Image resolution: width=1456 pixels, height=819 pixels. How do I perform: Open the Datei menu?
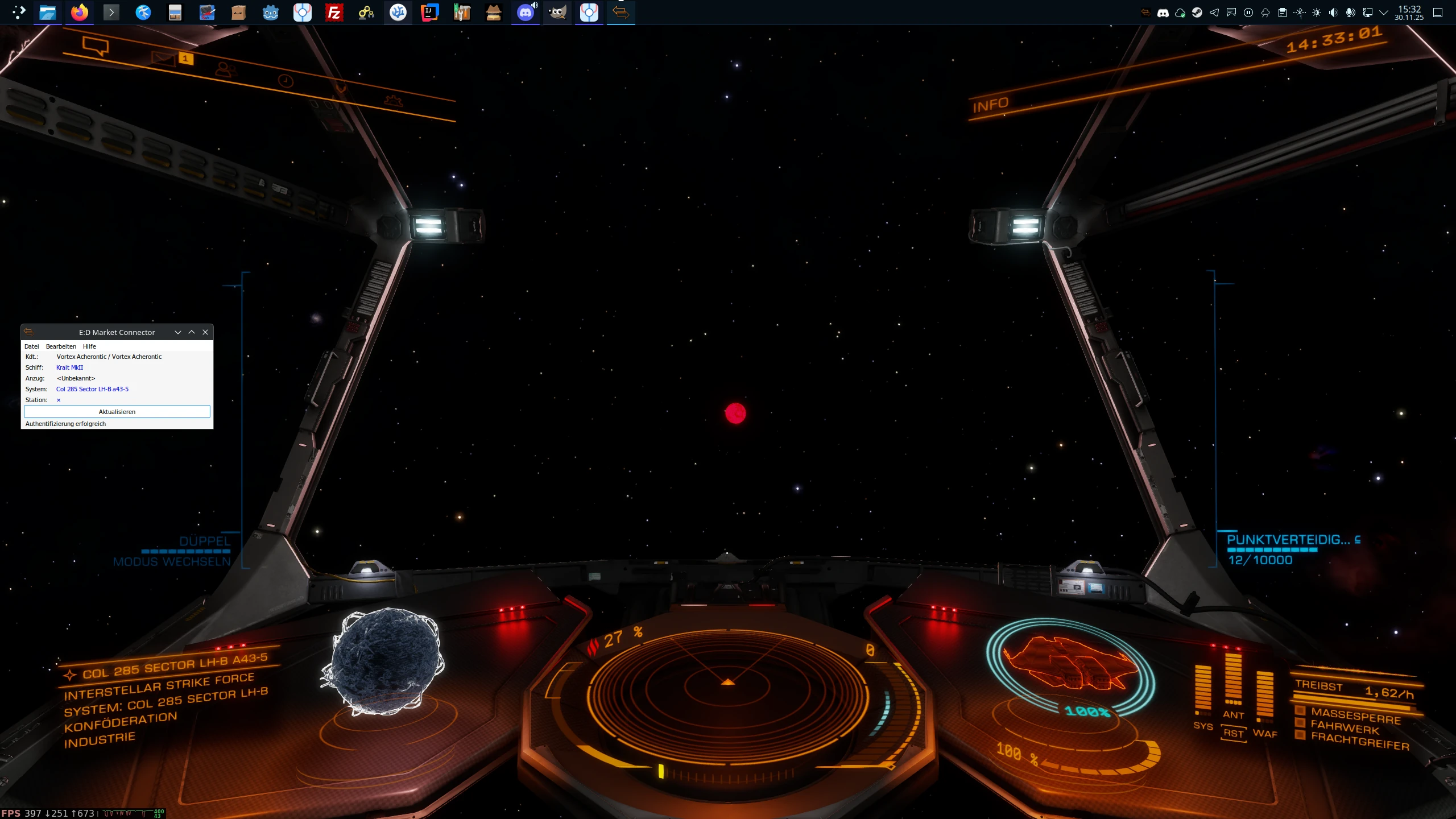(x=31, y=346)
